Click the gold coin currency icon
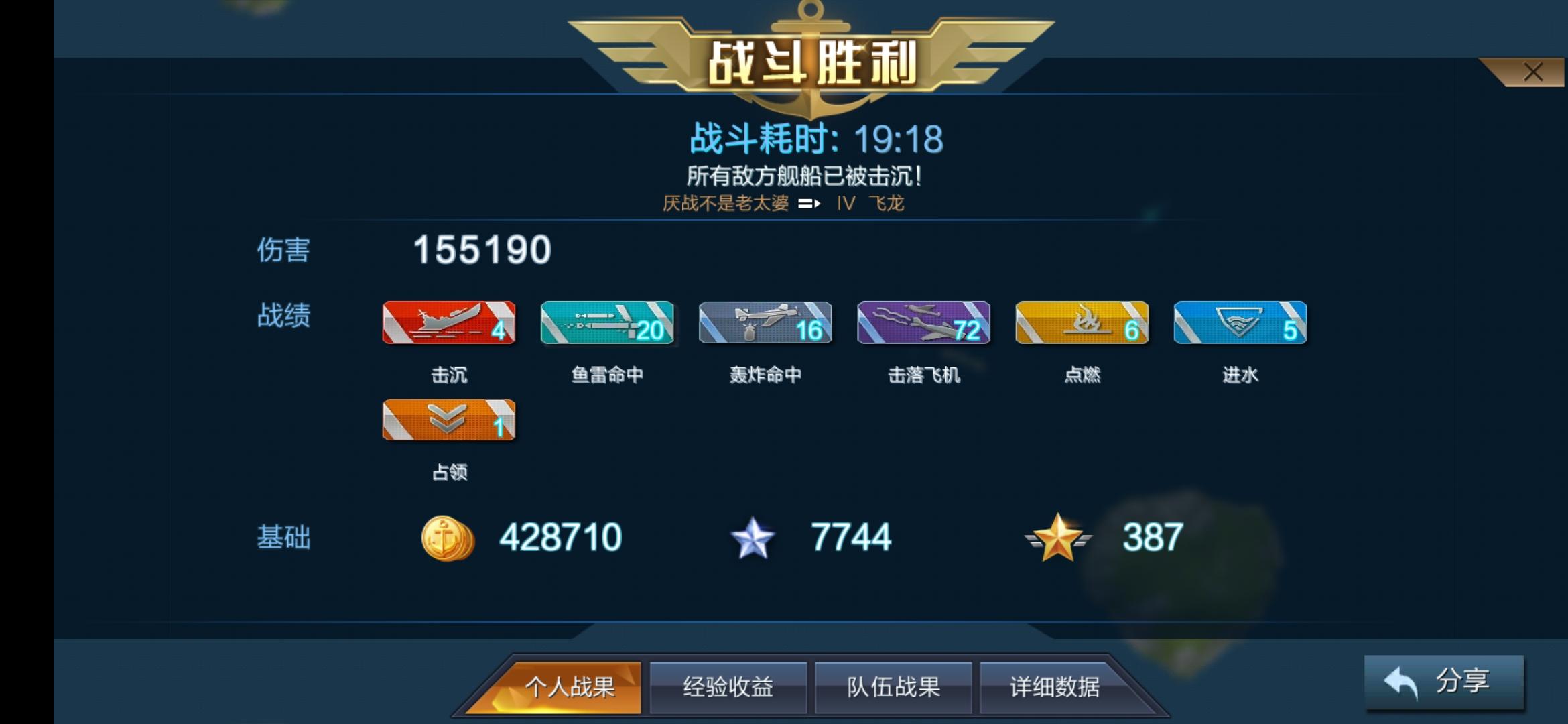The height and width of the screenshot is (724, 1568). (x=448, y=536)
